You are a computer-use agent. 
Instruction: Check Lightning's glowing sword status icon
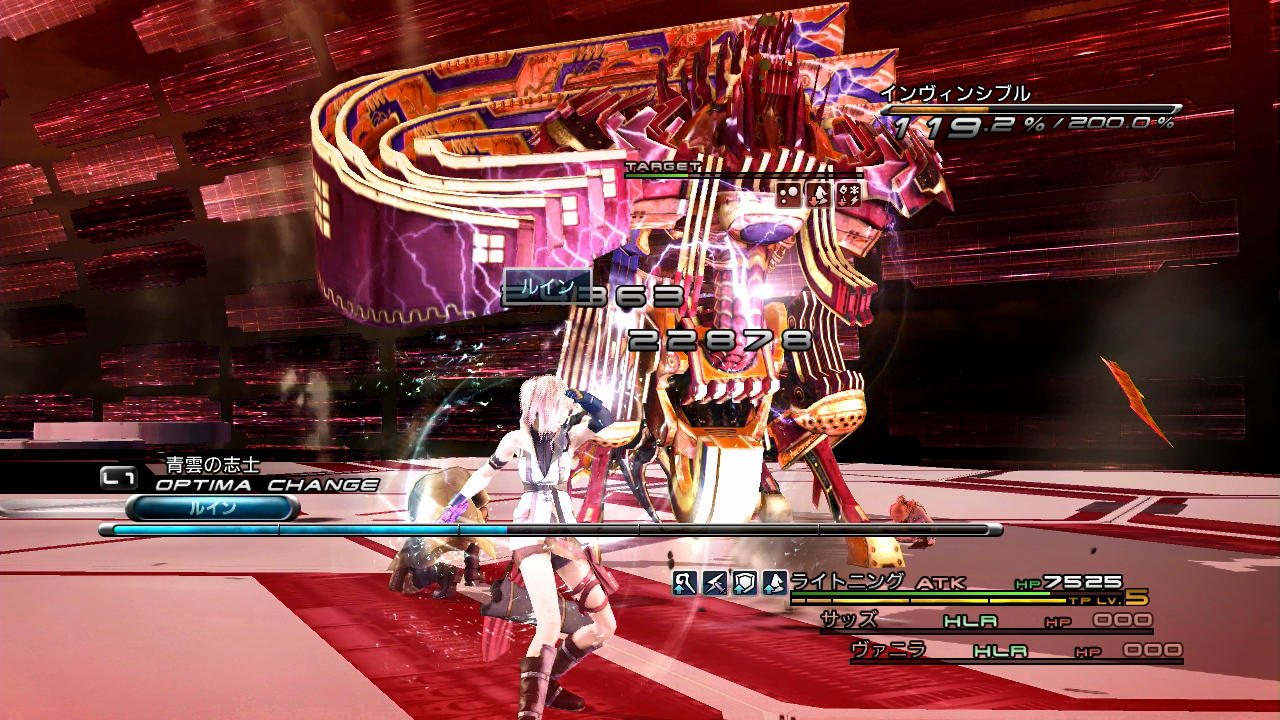coord(714,583)
